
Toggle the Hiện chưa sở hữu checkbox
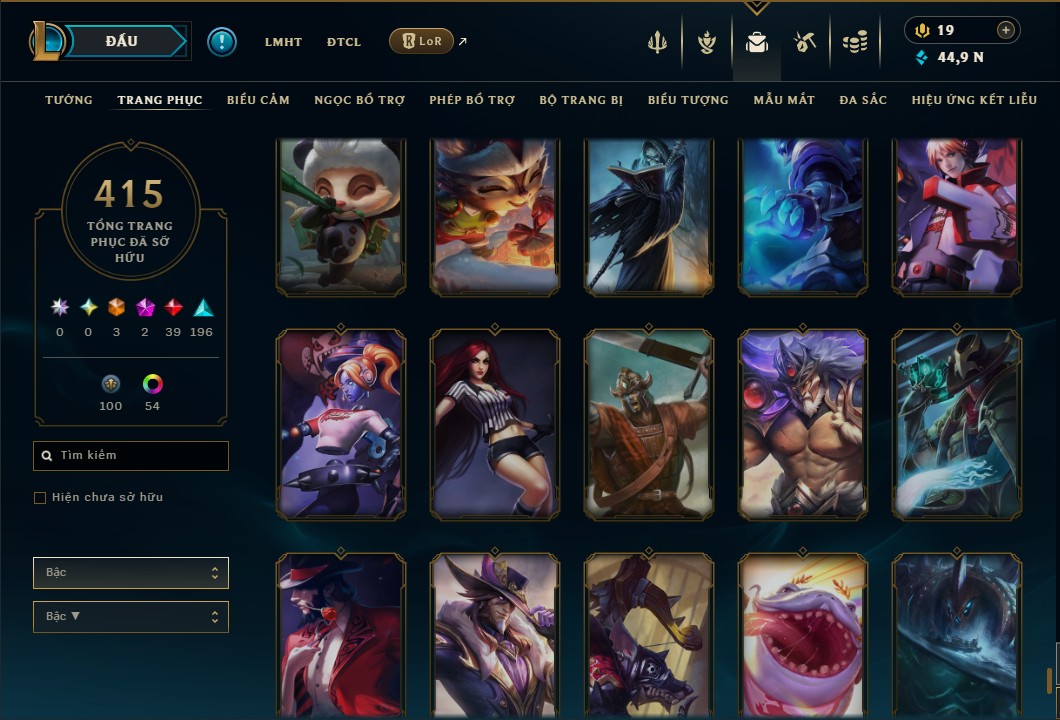(x=40, y=498)
